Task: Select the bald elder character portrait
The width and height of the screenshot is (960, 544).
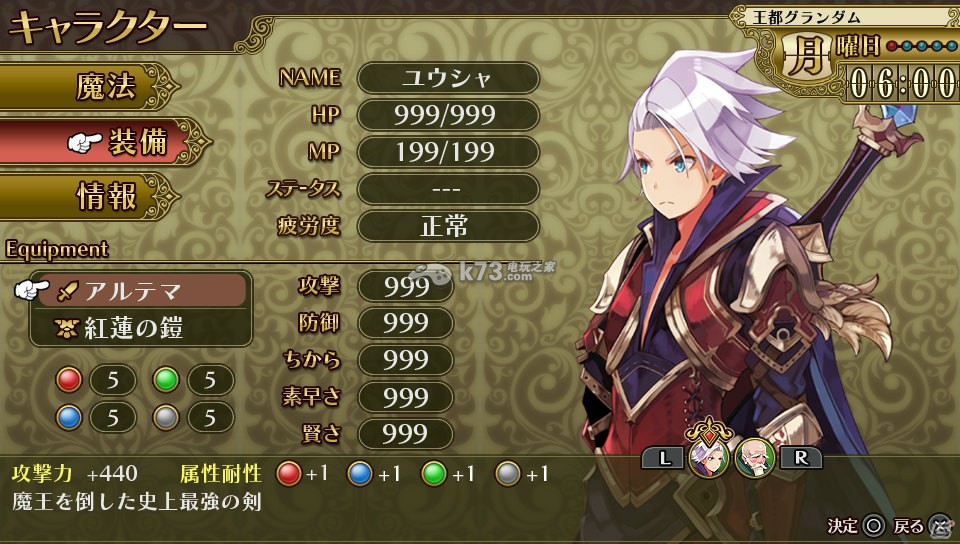Action: pyautogui.click(x=753, y=458)
